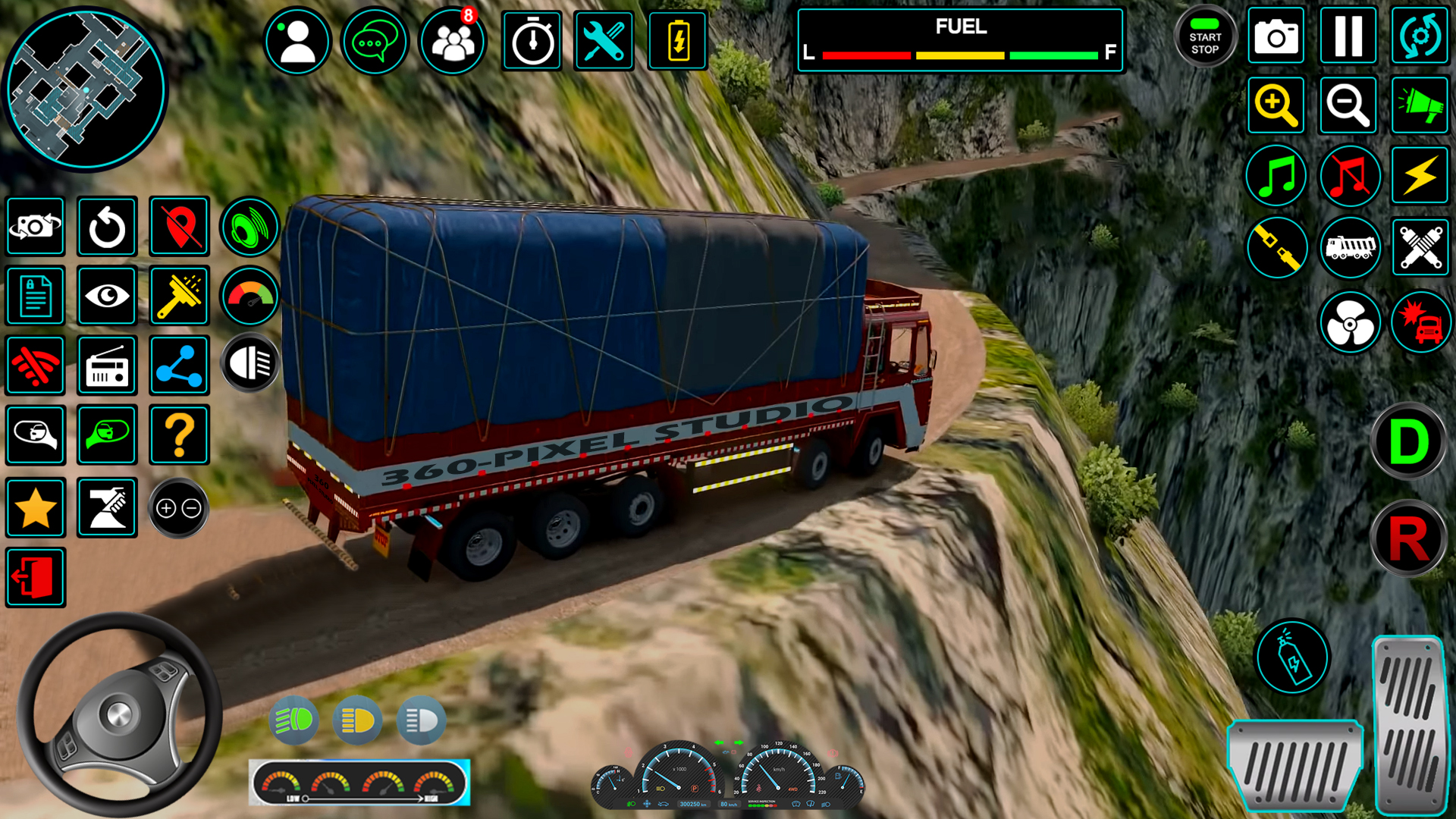Shift into Drive with the D button
1456x819 pixels.
[1408, 444]
